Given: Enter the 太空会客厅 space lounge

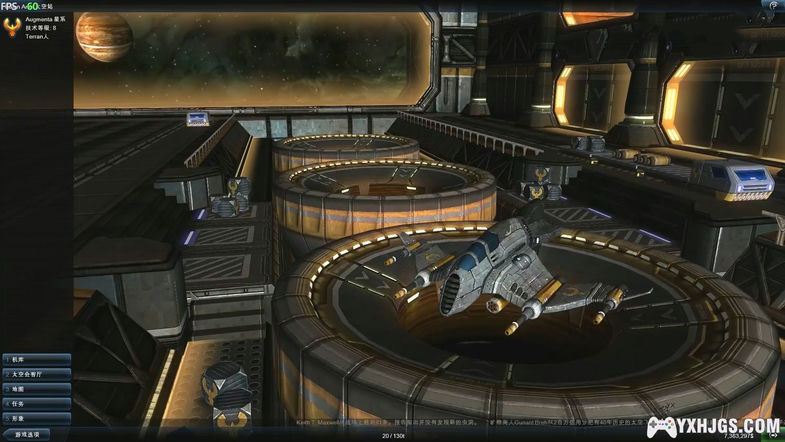Looking at the screenshot, I should click(36, 374).
